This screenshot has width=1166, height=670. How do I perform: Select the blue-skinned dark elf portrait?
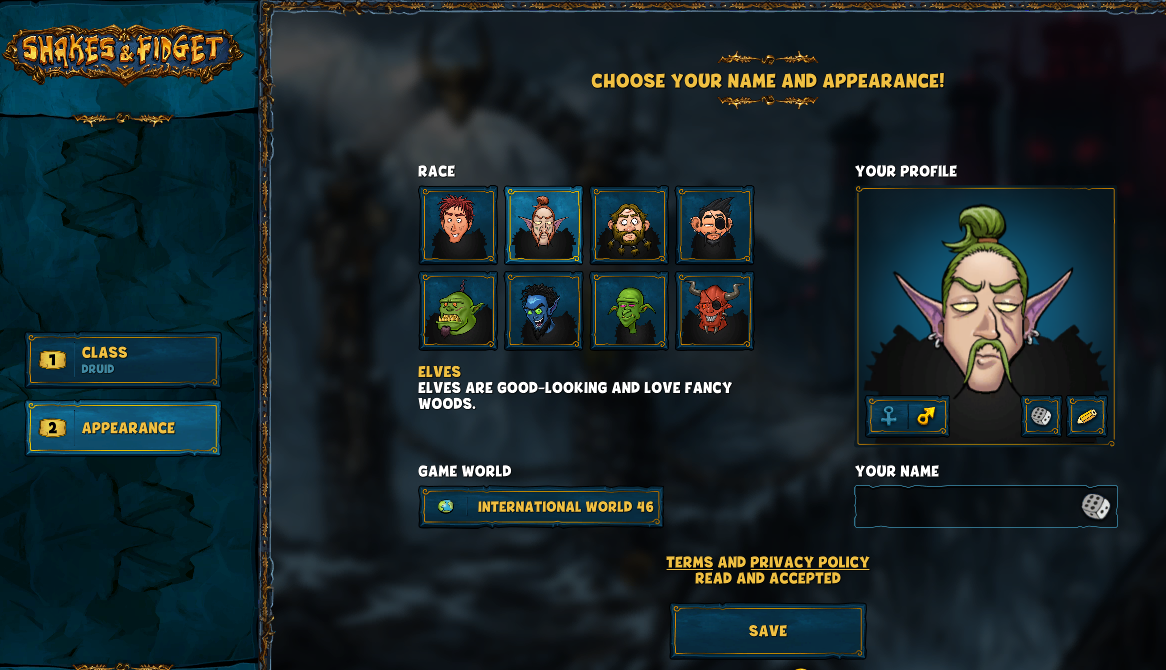pos(543,311)
